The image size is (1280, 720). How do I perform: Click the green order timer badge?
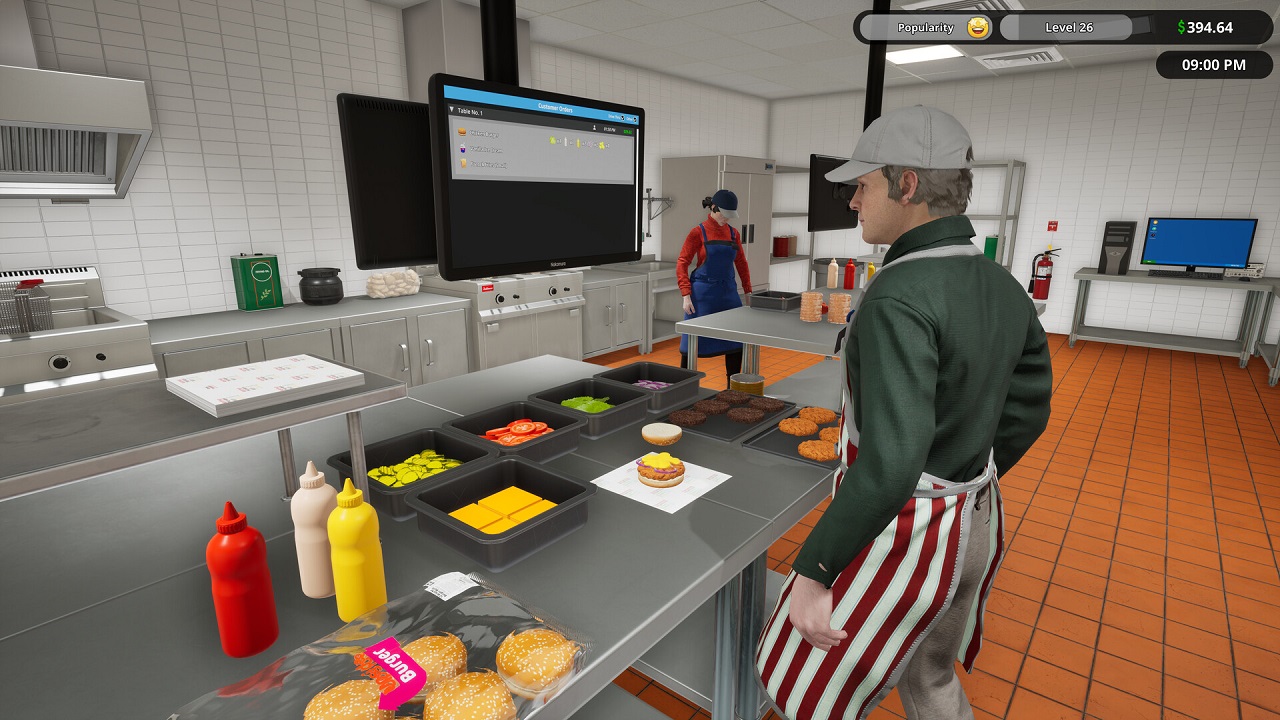point(628,132)
